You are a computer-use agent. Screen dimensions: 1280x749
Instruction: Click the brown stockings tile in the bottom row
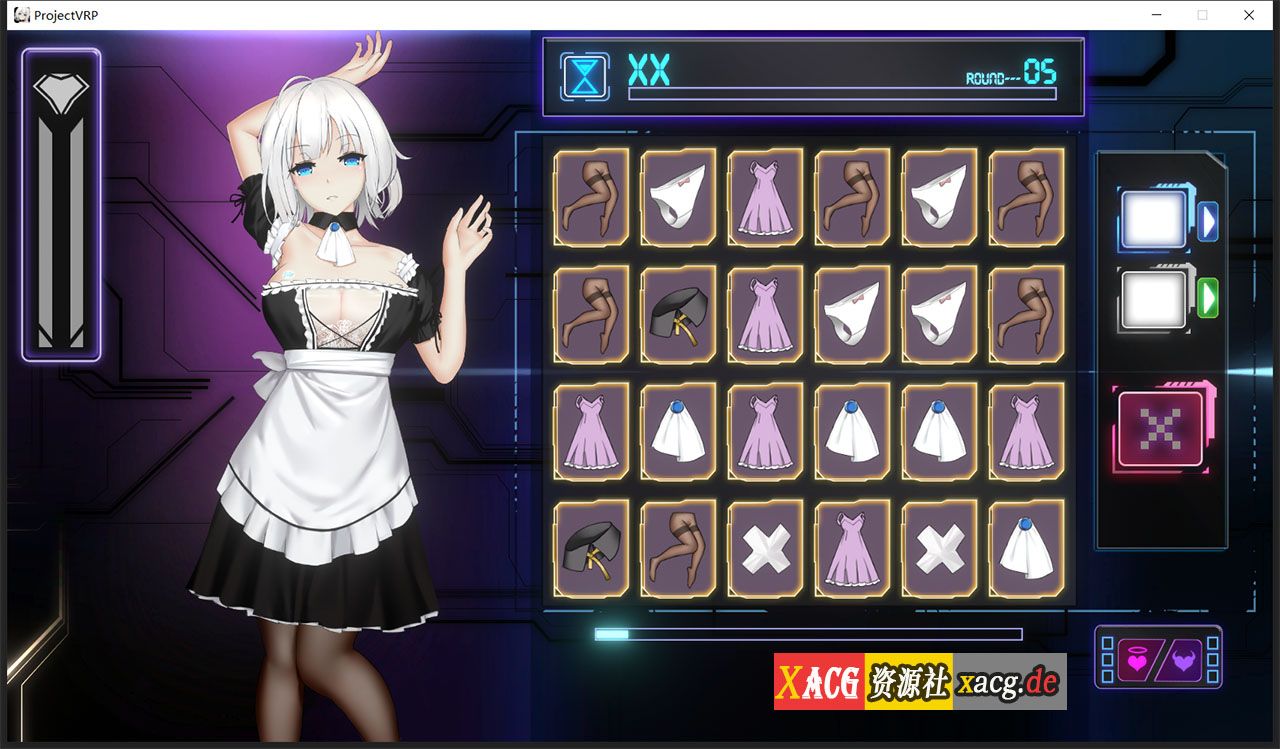(678, 548)
